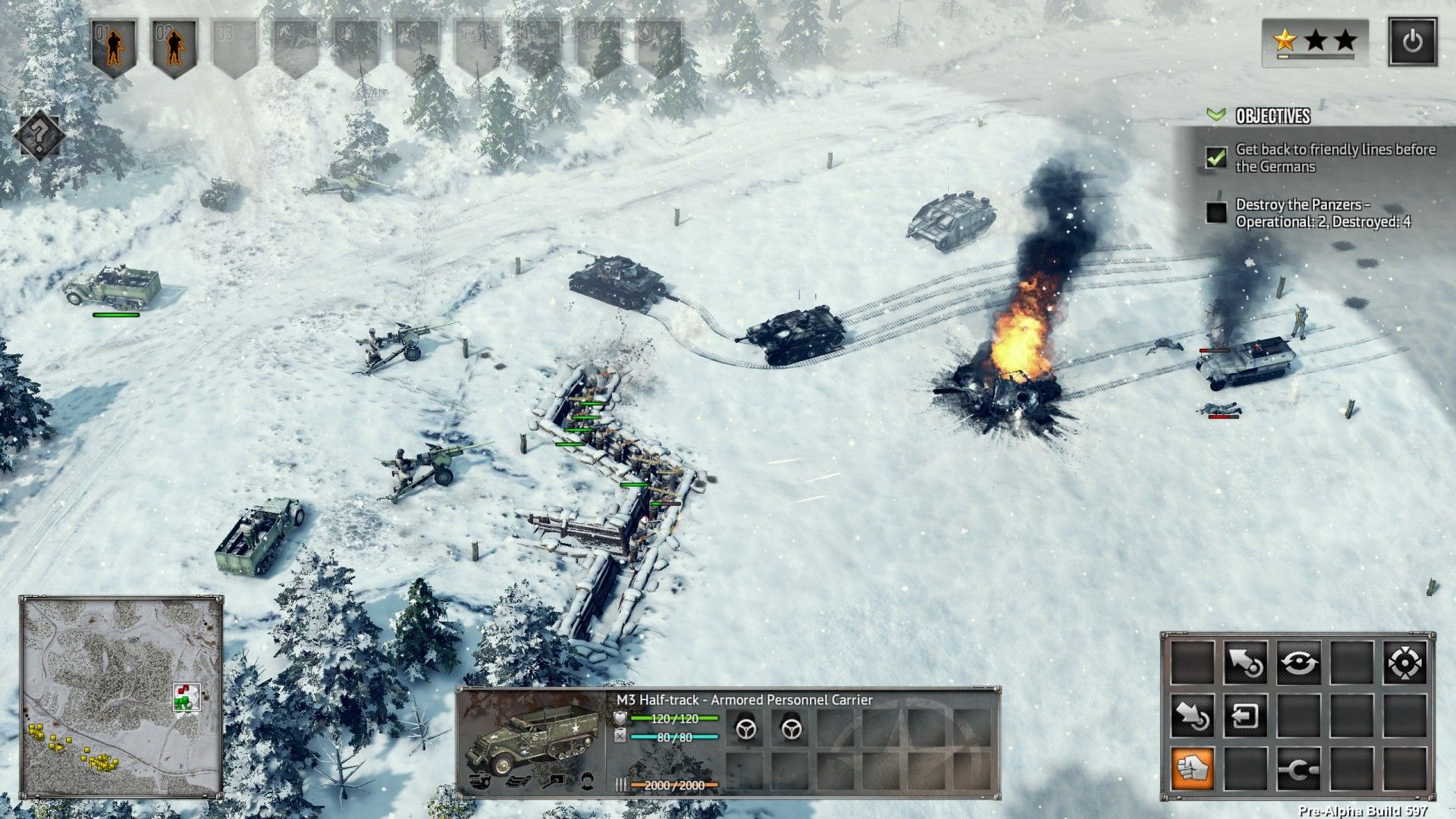1456x819 pixels.
Task: Collapse the Objectives panel chevron
Action: coord(1216,115)
